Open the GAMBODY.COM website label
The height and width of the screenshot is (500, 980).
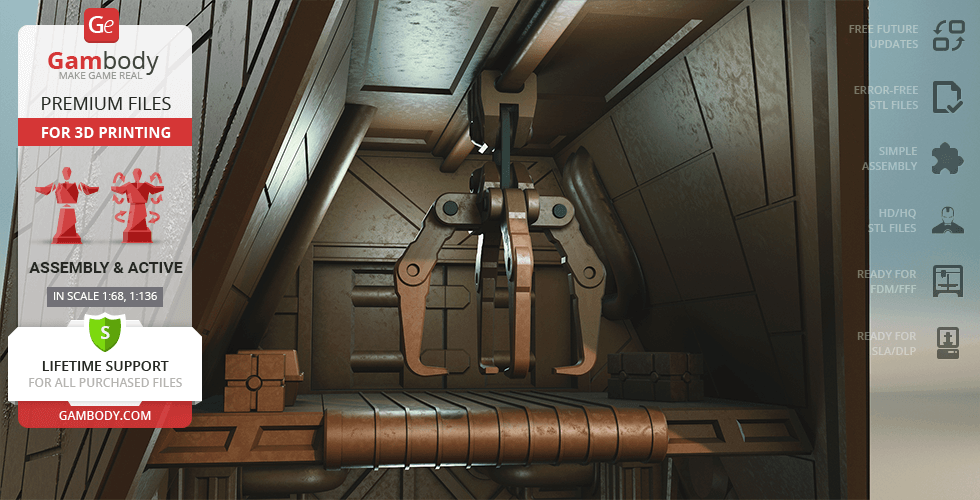pyautogui.click(x=104, y=415)
